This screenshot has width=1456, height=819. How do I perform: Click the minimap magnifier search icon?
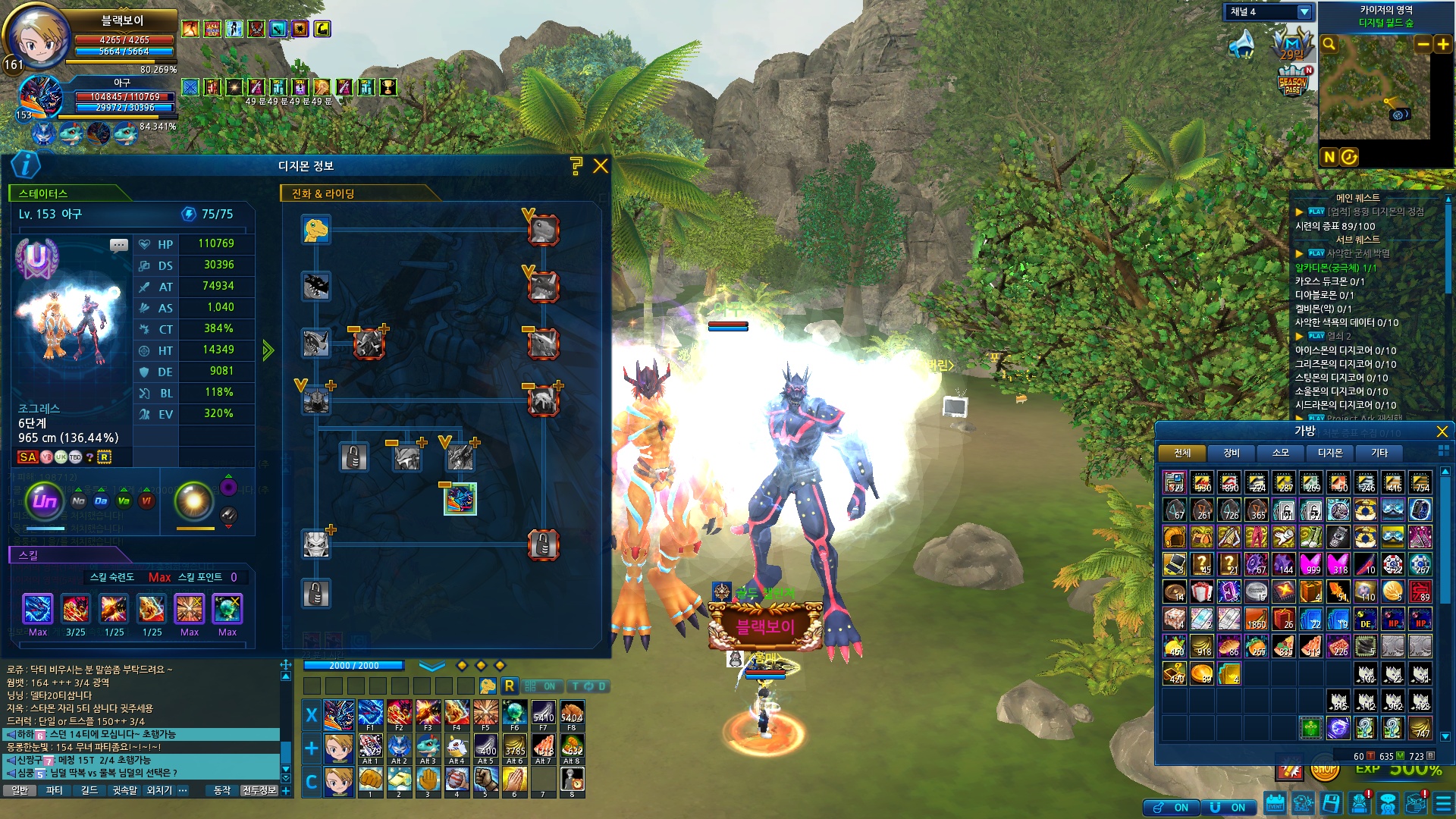[1329, 44]
